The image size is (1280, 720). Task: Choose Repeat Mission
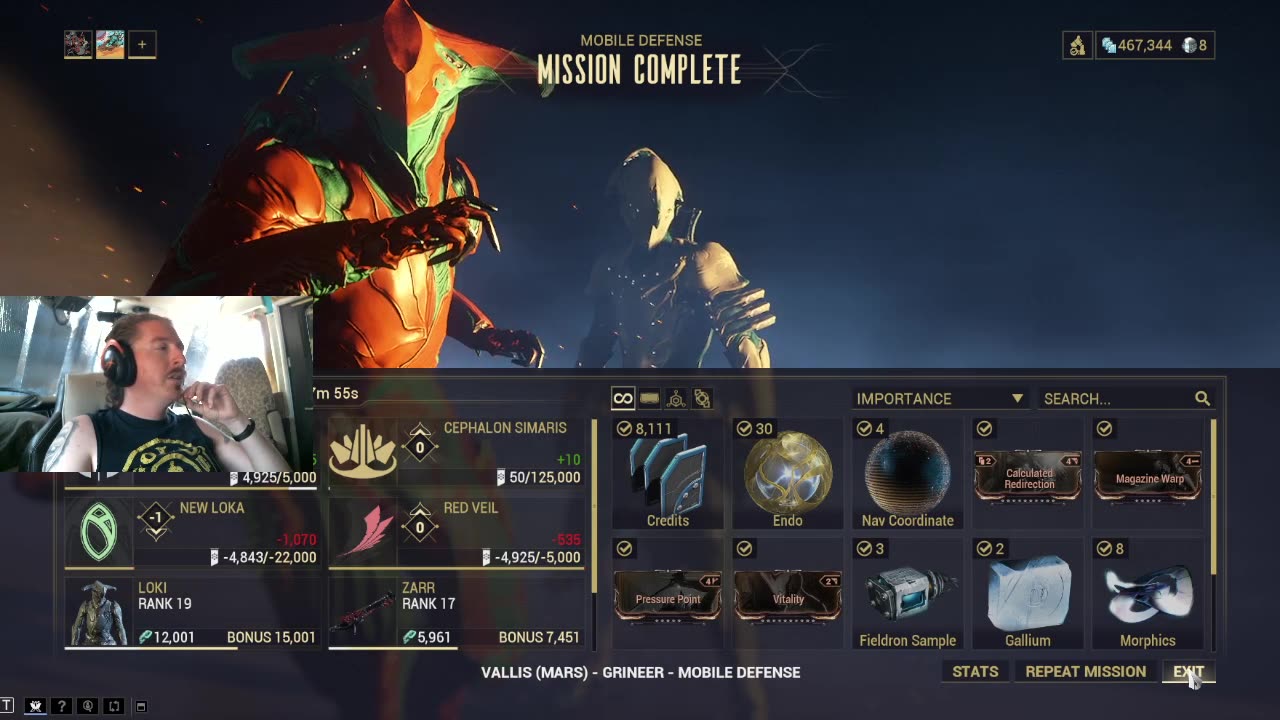1085,672
